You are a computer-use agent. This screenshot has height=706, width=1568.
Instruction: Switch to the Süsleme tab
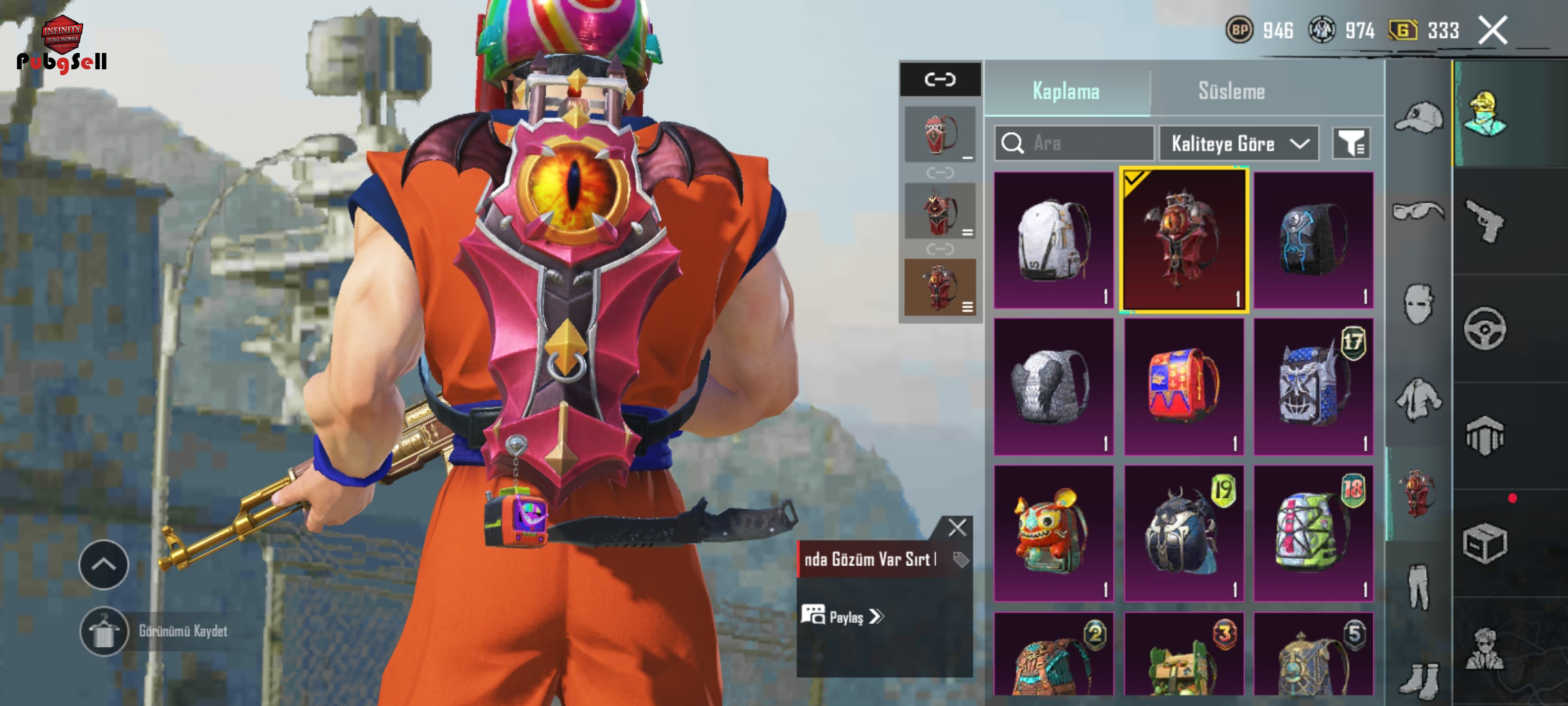click(x=1231, y=91)
